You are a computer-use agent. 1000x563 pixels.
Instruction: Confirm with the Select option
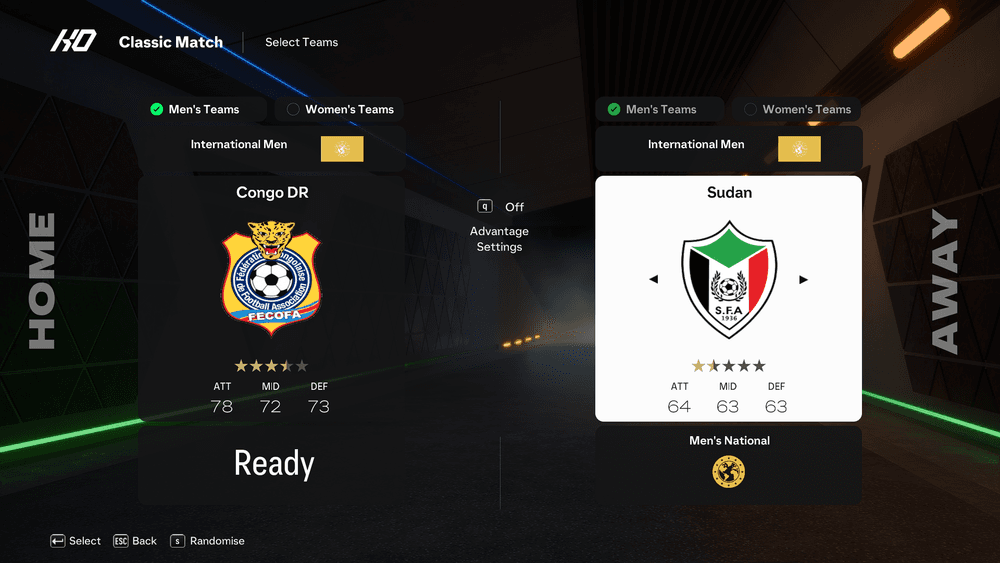click(76, 541)
